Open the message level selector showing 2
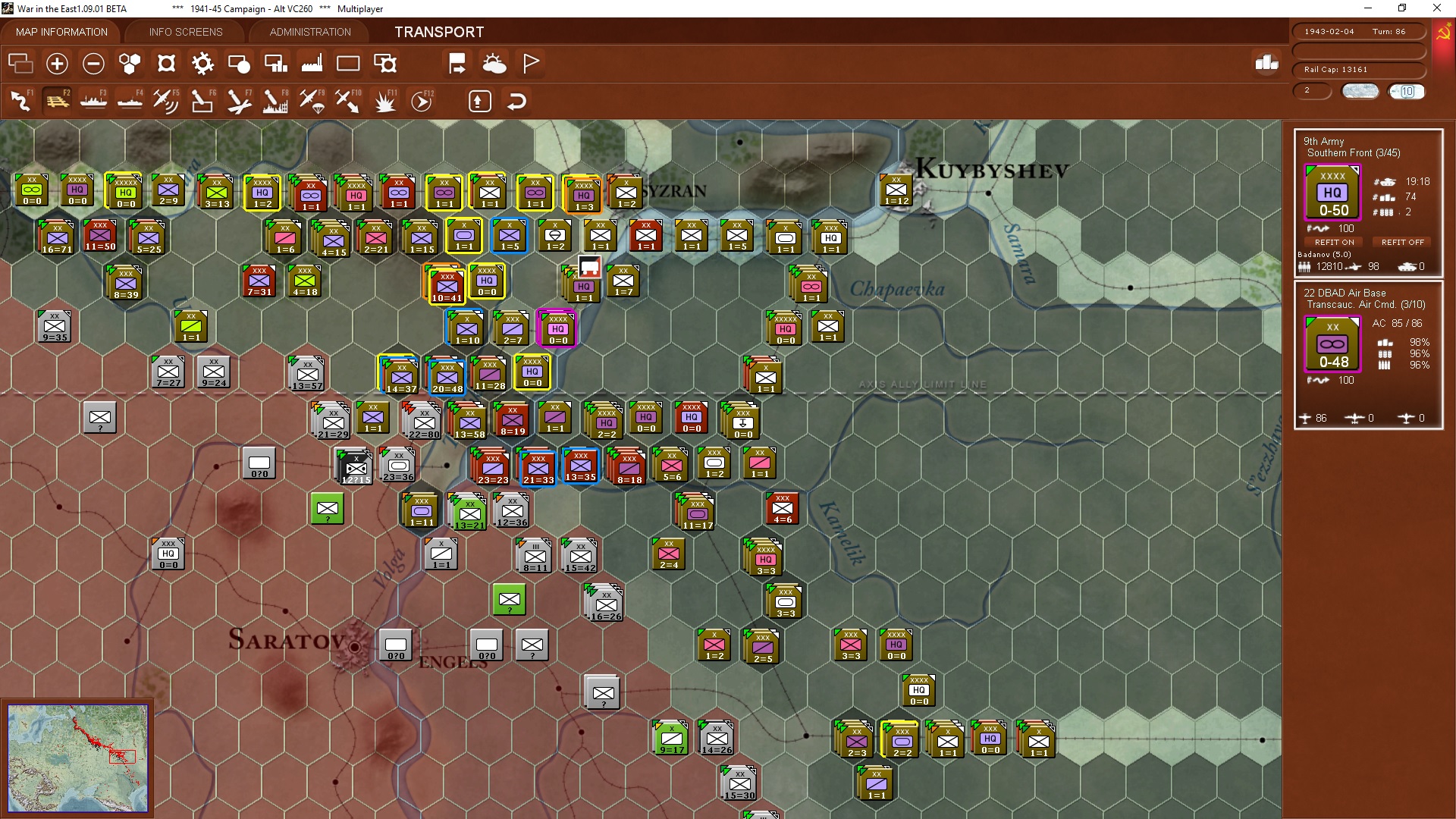Image resolution: width=1456 pixels, height=819 pixels. (1312, 91)
